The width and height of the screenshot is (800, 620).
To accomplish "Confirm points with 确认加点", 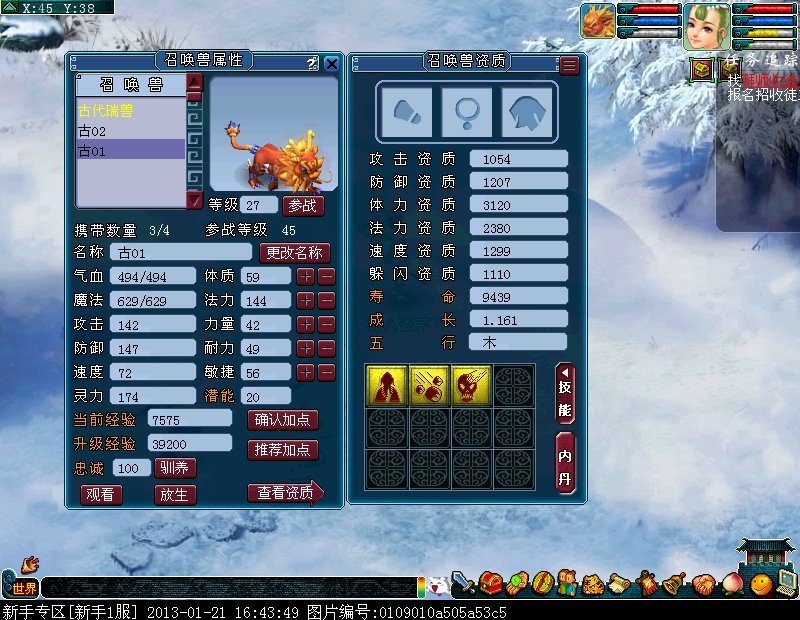I will 282,420.
